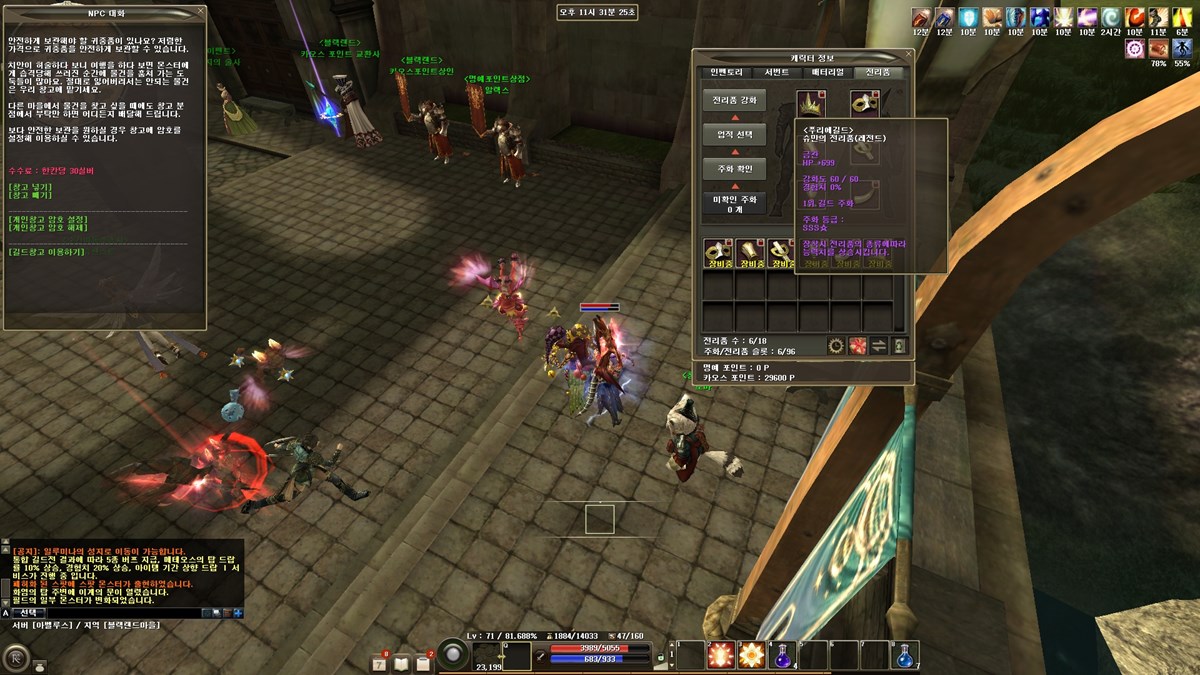Image resolution: width=1200 pixels, height=675 pixels.
Task: Select 개인창고 암호 해제 option
Action: click(x=48, y=228)
